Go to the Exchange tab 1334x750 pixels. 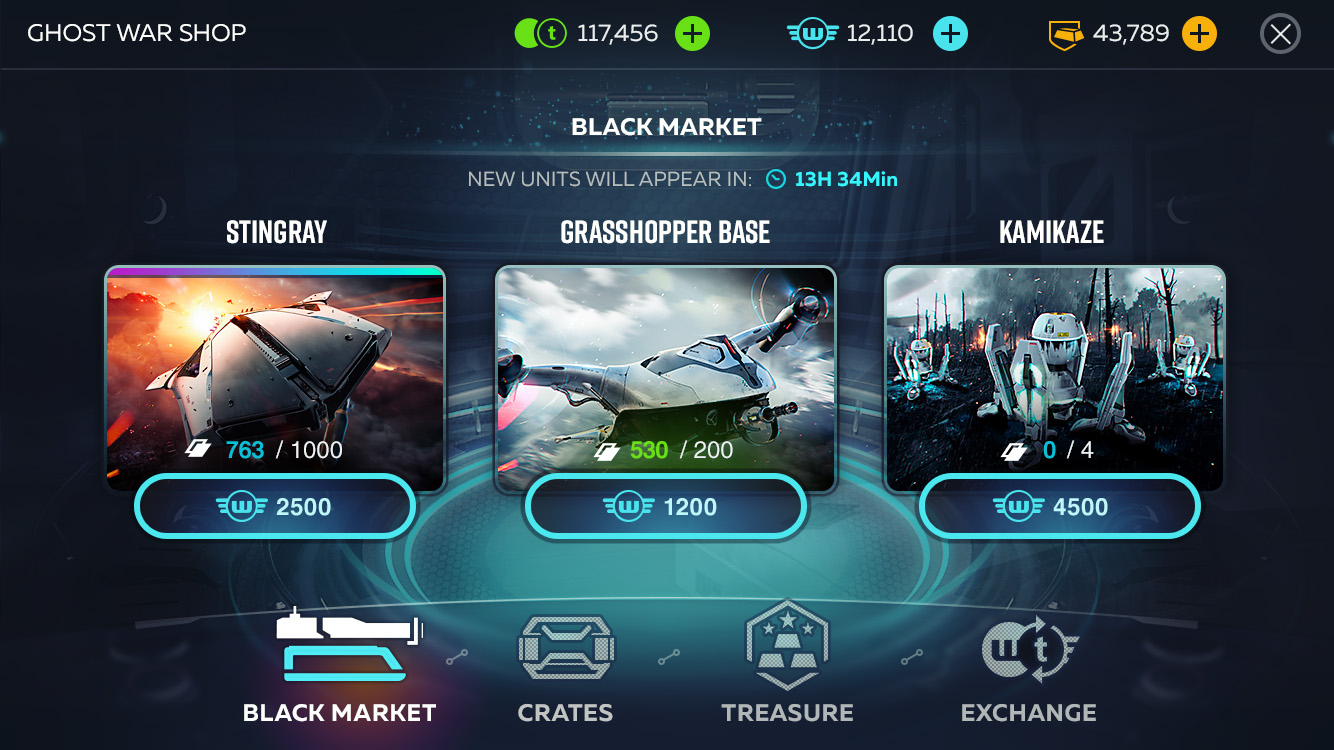pos(1028,665)
